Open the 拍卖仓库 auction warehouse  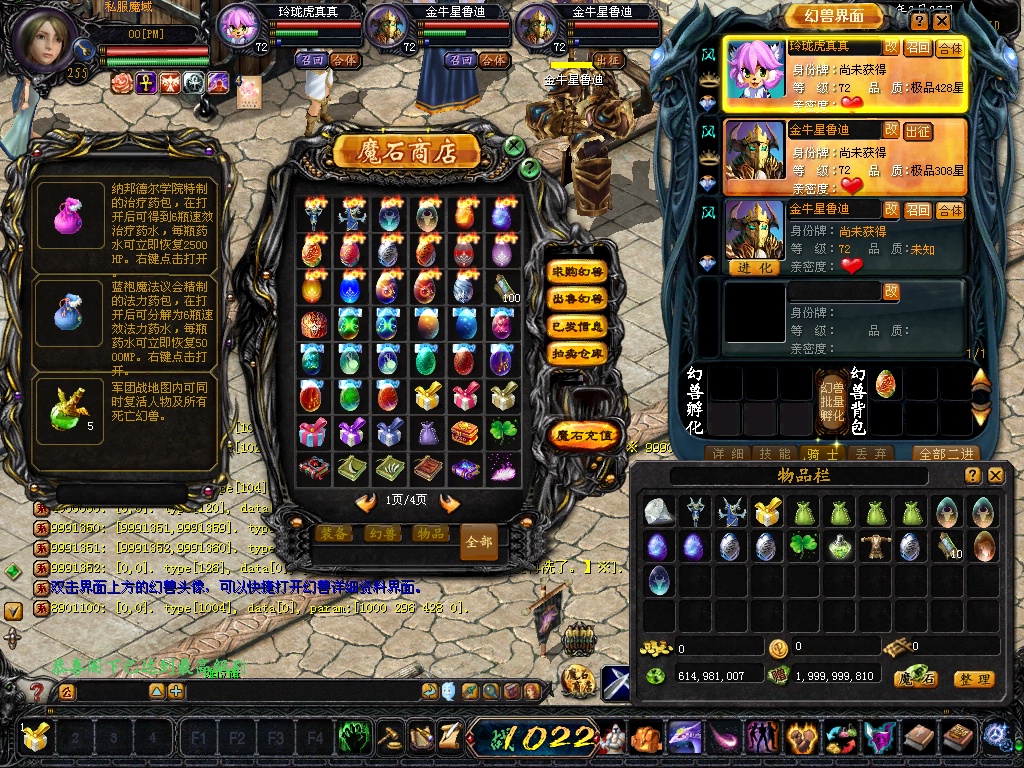pos(578,353)
